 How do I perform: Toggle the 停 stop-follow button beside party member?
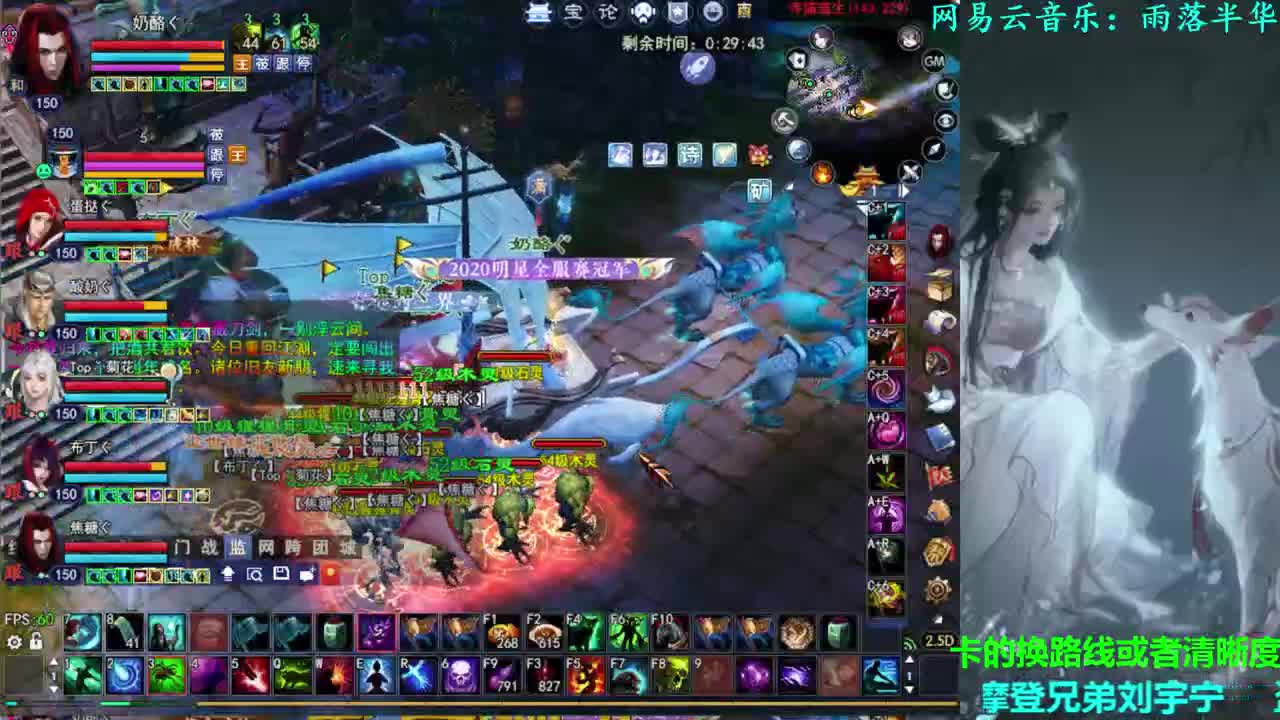click(303, 62)
